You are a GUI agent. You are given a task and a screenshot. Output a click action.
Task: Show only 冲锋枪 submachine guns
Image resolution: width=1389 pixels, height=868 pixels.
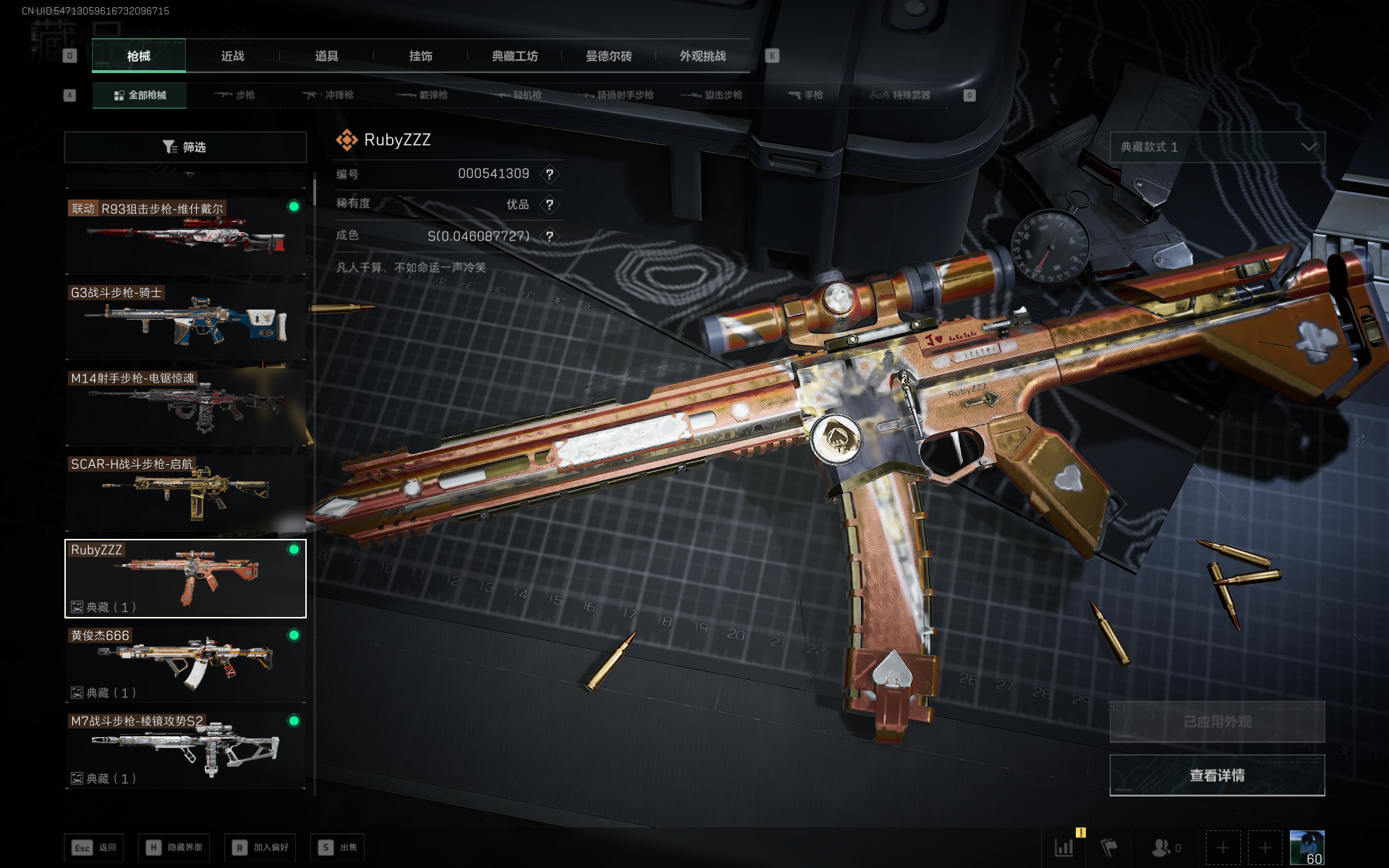328,95
